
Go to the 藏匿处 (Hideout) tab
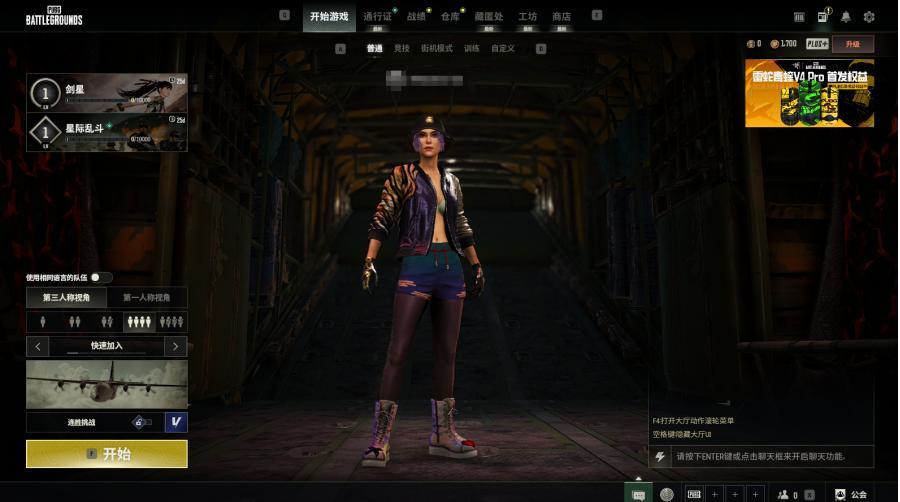489,17
